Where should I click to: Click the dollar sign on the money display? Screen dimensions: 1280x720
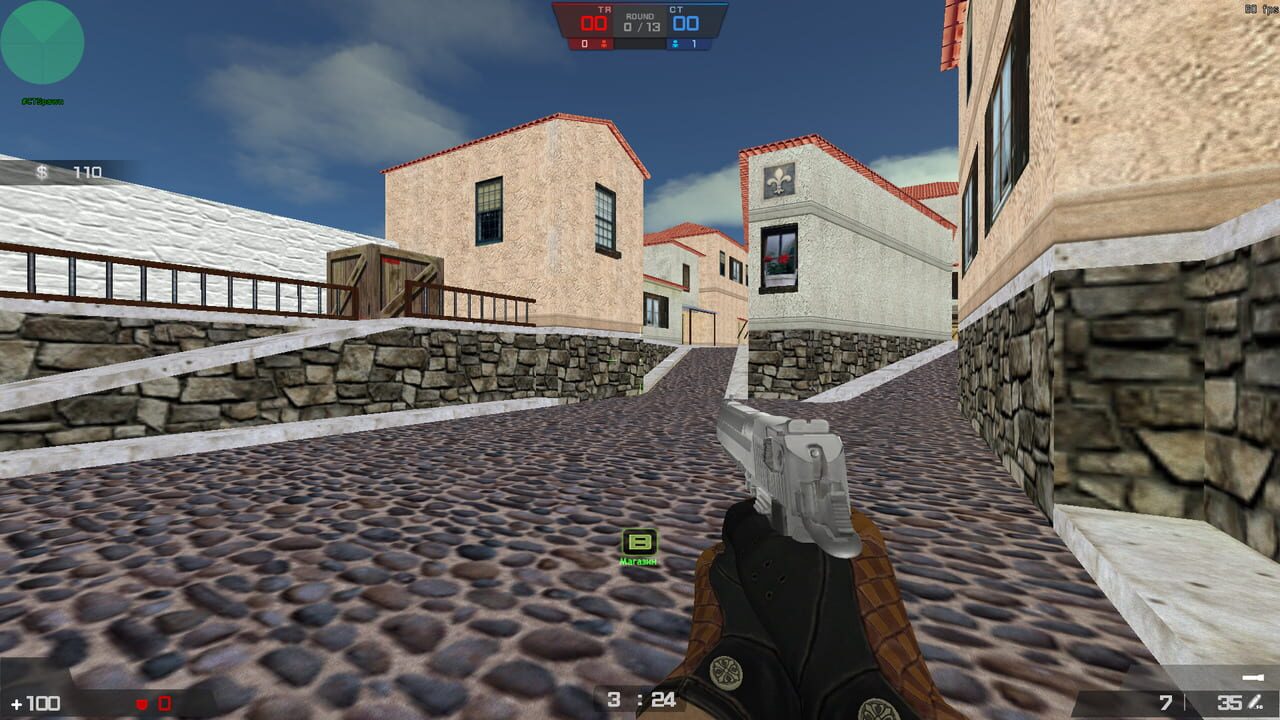(x=40, y=173)
